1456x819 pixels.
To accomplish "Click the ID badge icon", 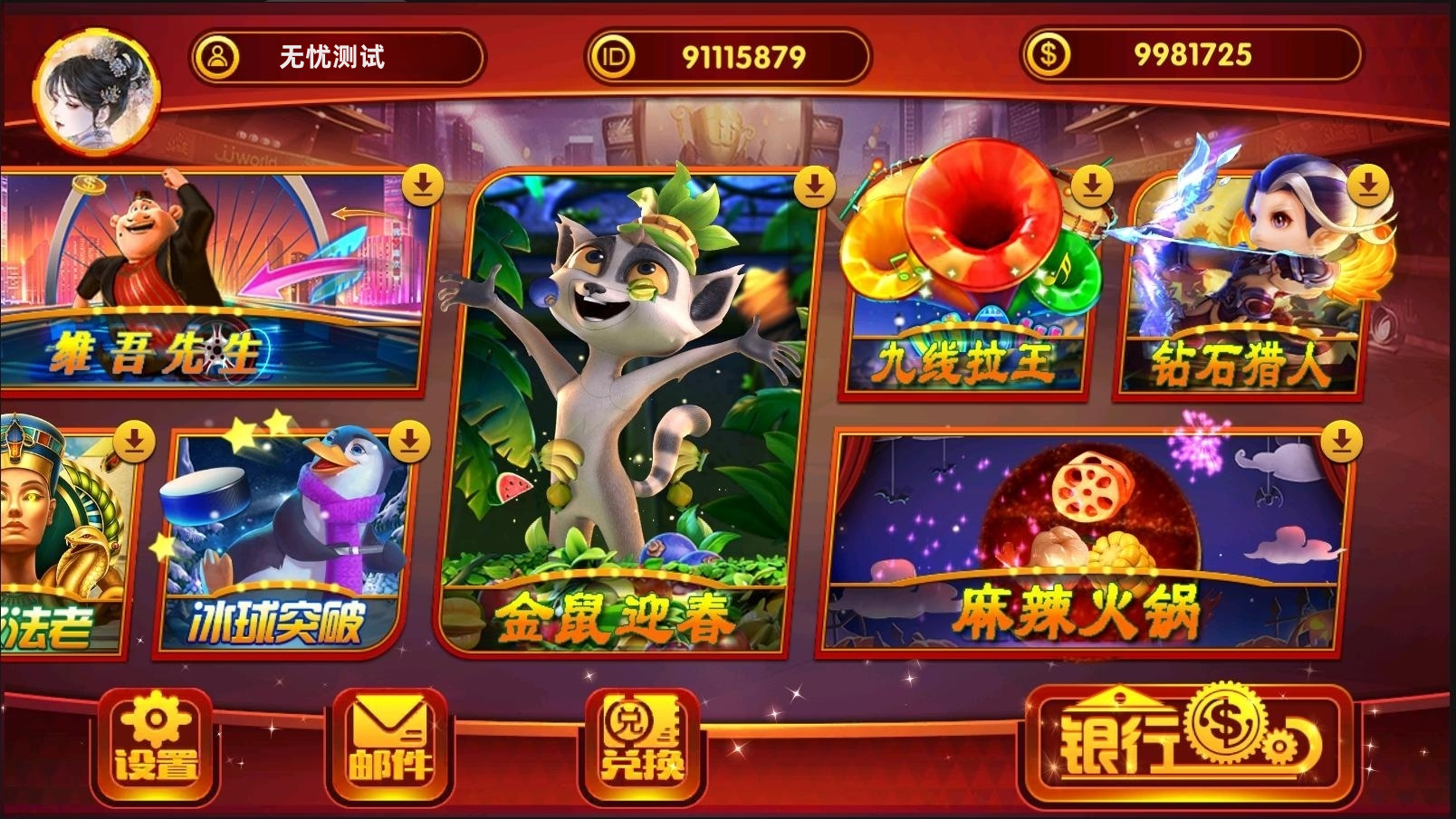I will click(x=613, y=54).
